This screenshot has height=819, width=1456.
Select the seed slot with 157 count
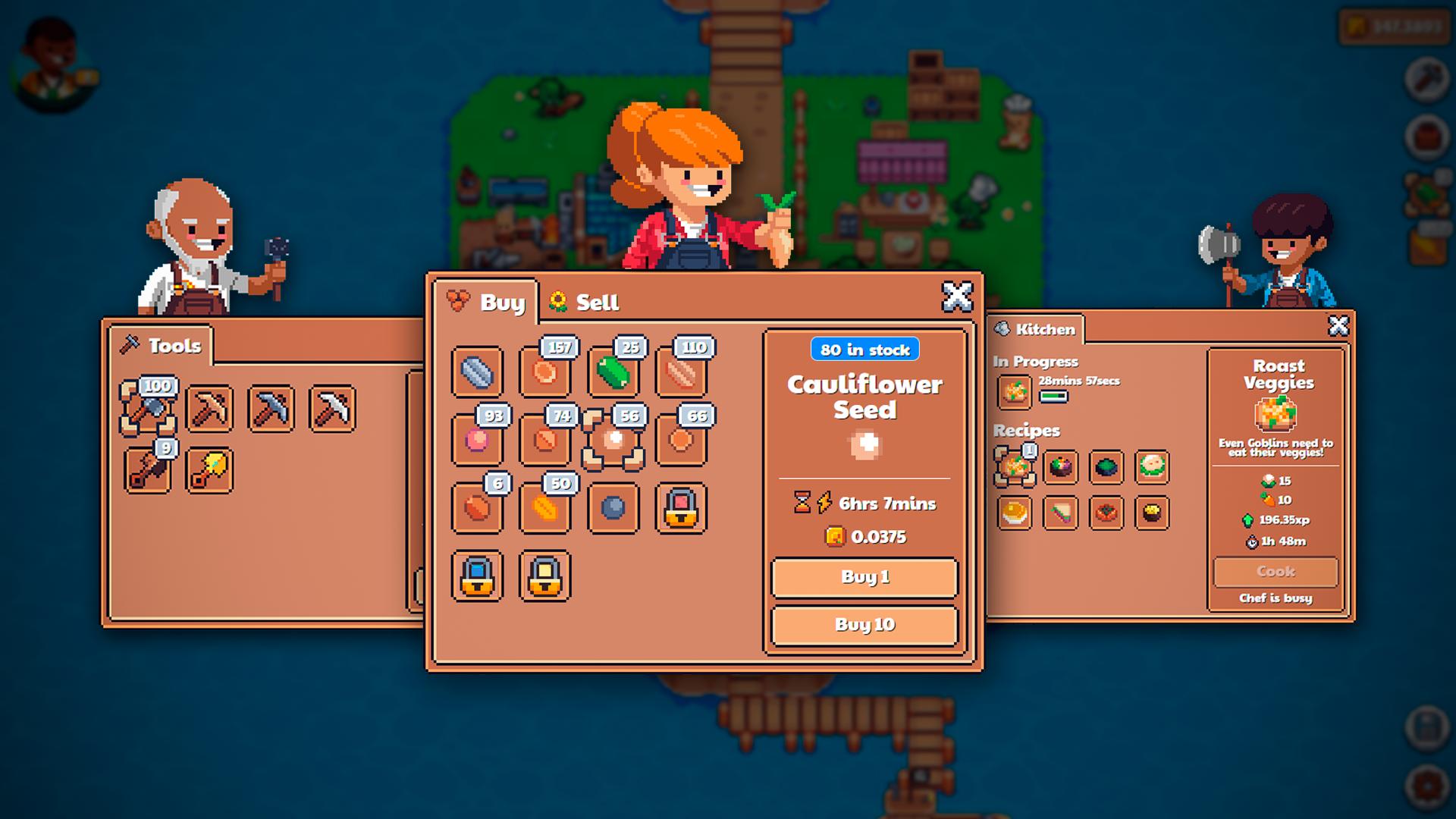point(545,372)
